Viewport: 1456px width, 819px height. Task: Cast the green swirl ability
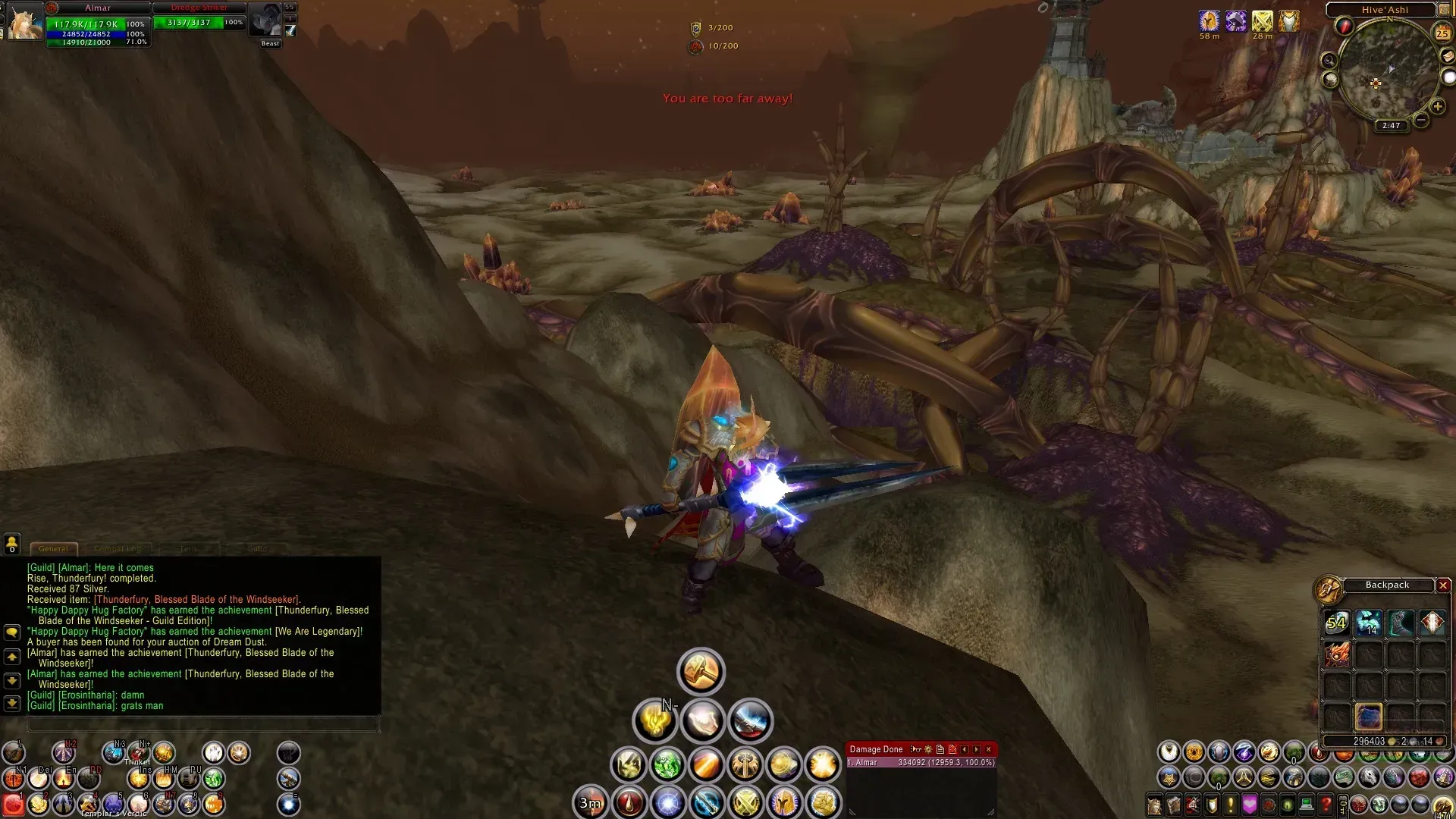coord(667,765)
